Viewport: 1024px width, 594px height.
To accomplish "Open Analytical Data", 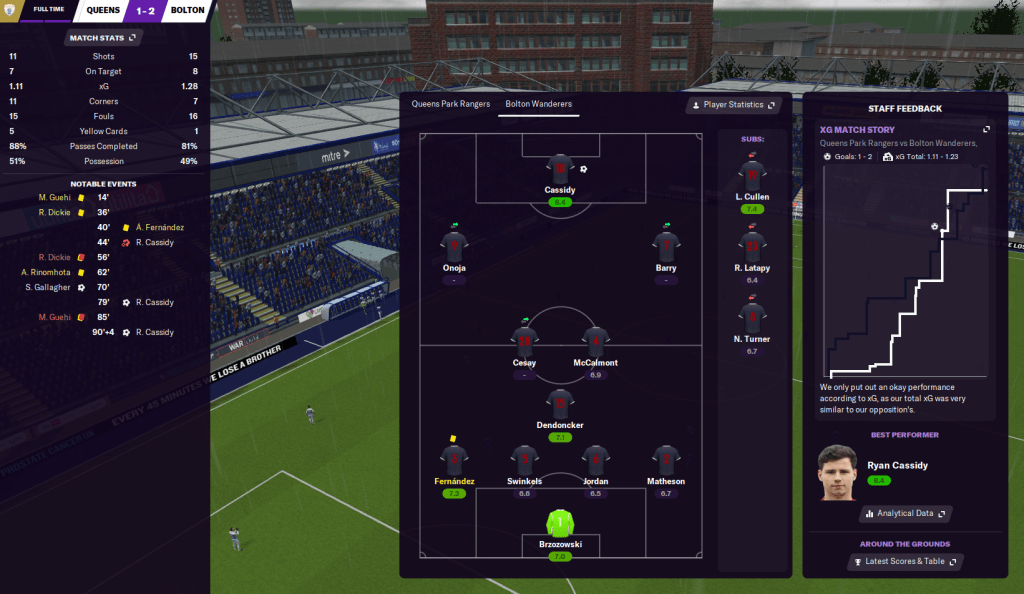I will click(904, 513).
